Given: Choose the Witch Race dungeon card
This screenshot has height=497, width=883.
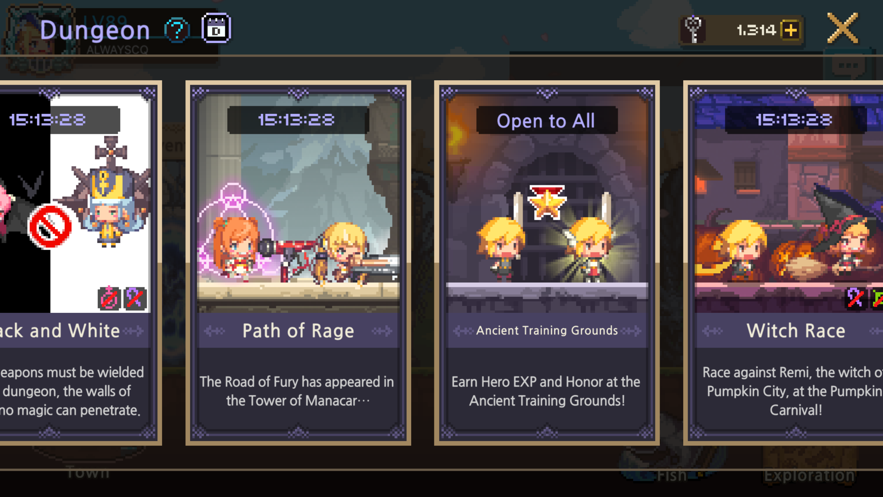Looking at the screenshot, I should tap(790, 262).
